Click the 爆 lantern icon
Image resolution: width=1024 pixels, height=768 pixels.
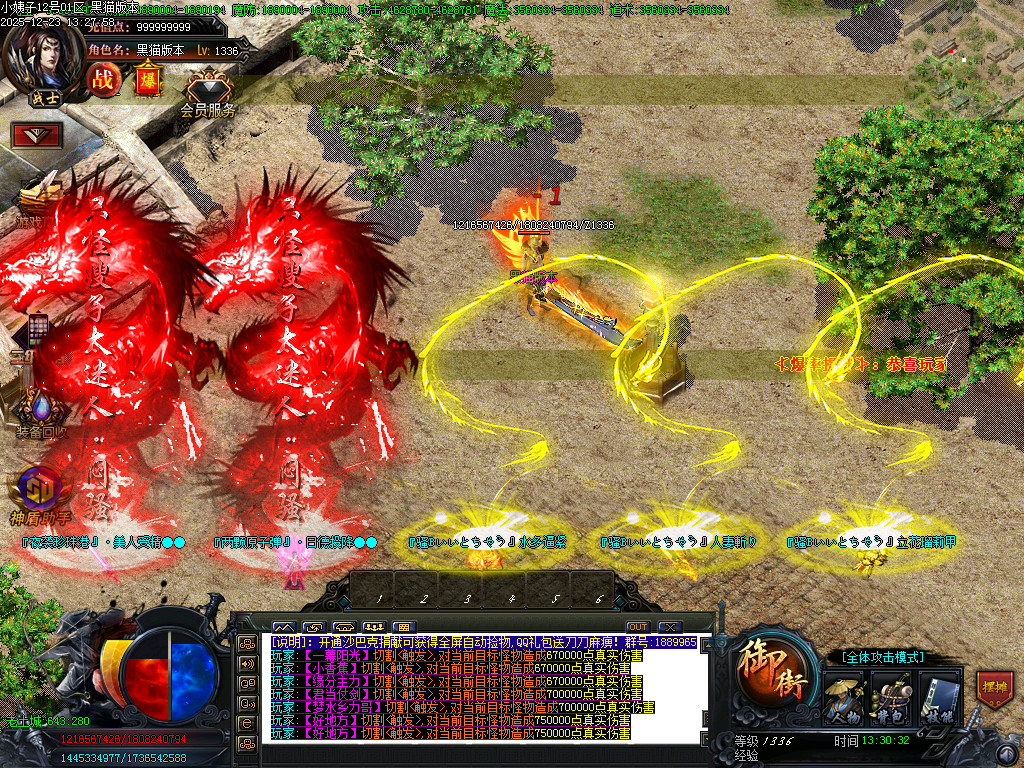point(147,78)
